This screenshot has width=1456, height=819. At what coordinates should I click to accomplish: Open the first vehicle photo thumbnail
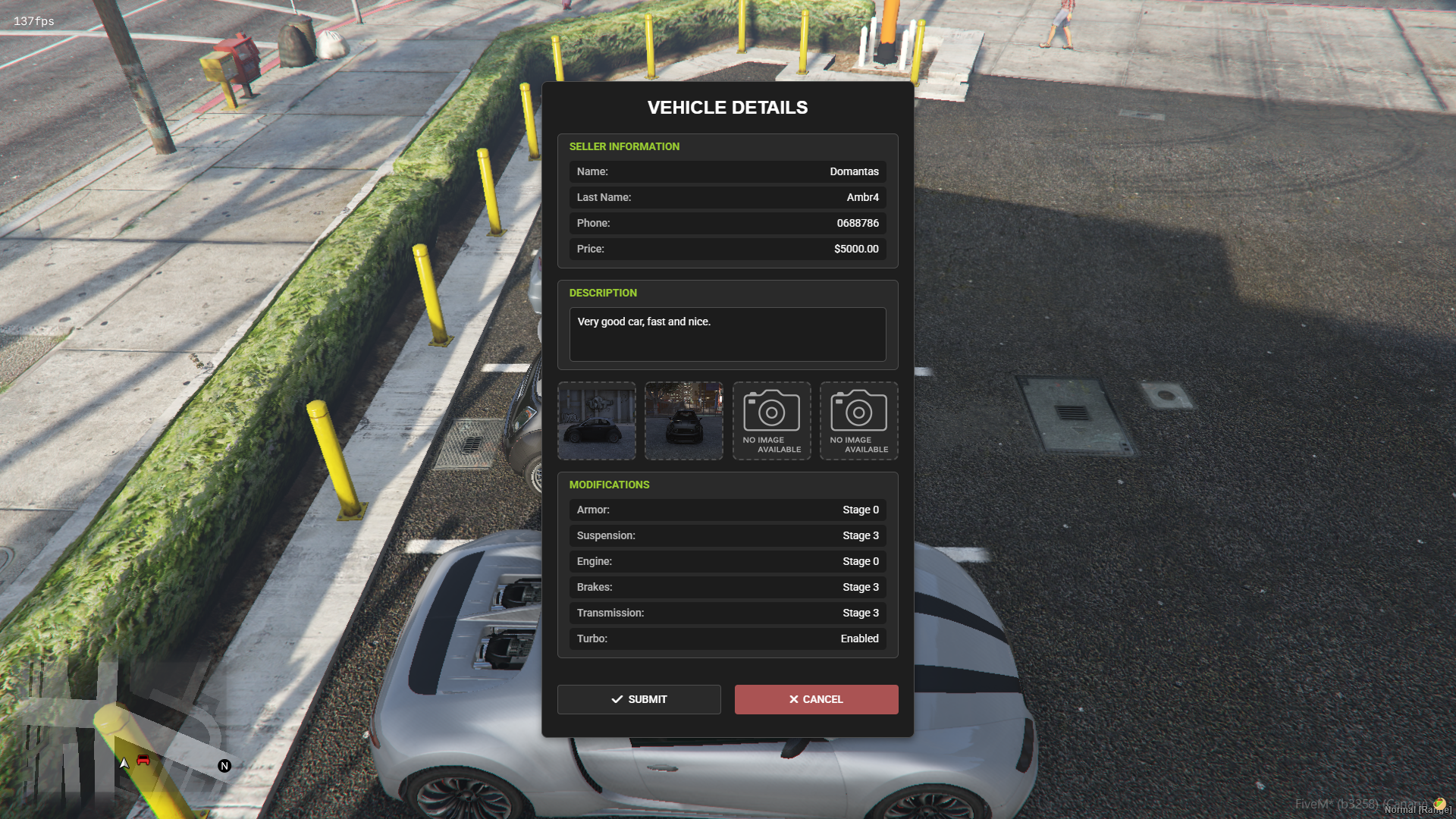596,420
